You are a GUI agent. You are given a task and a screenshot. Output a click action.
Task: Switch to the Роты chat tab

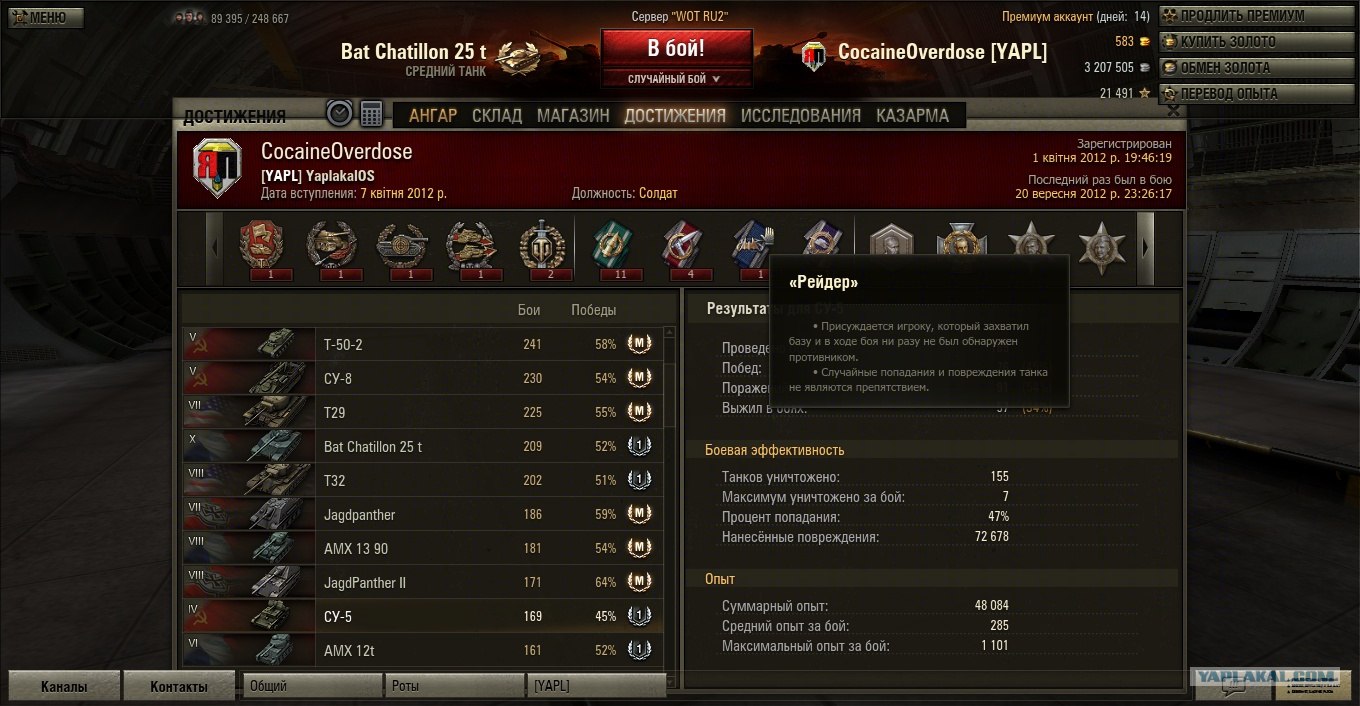pos(454,686)
